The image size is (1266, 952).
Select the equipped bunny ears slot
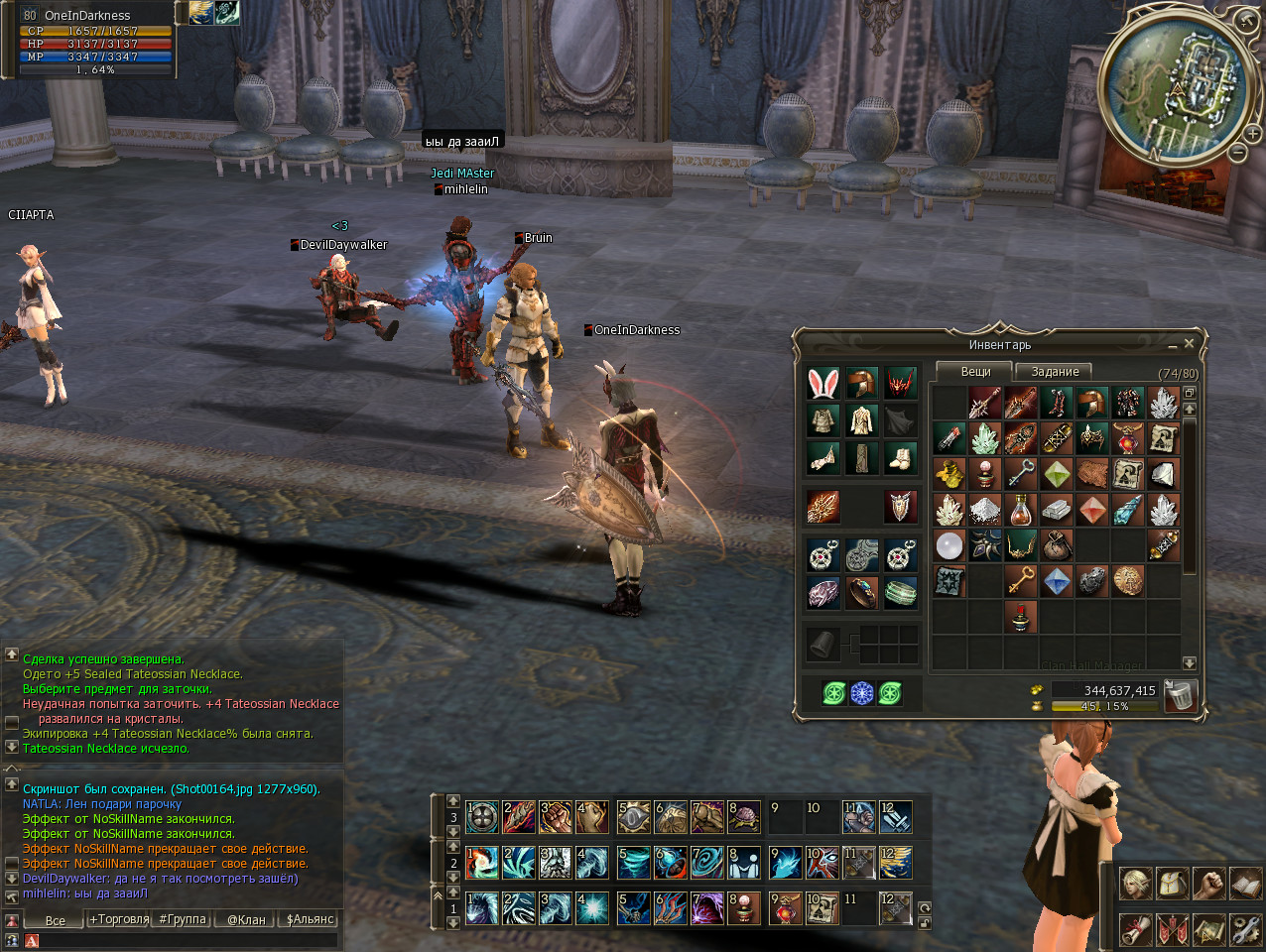point(823,384)
